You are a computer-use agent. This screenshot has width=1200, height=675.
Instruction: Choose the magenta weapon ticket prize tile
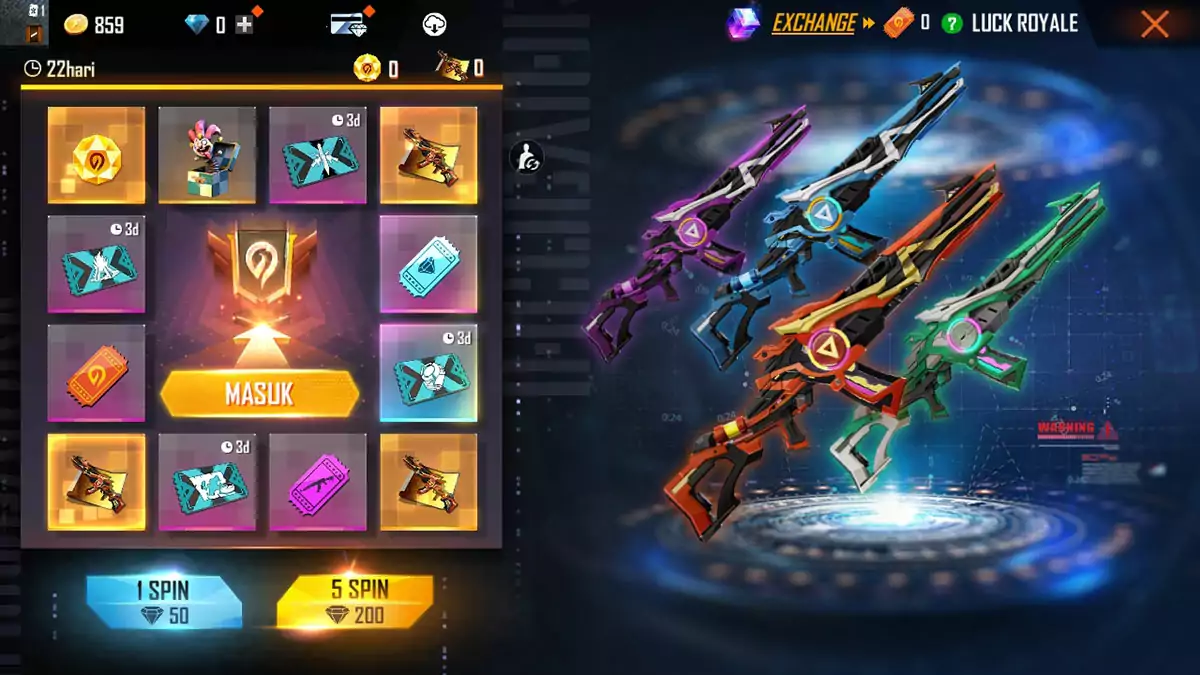318,482
